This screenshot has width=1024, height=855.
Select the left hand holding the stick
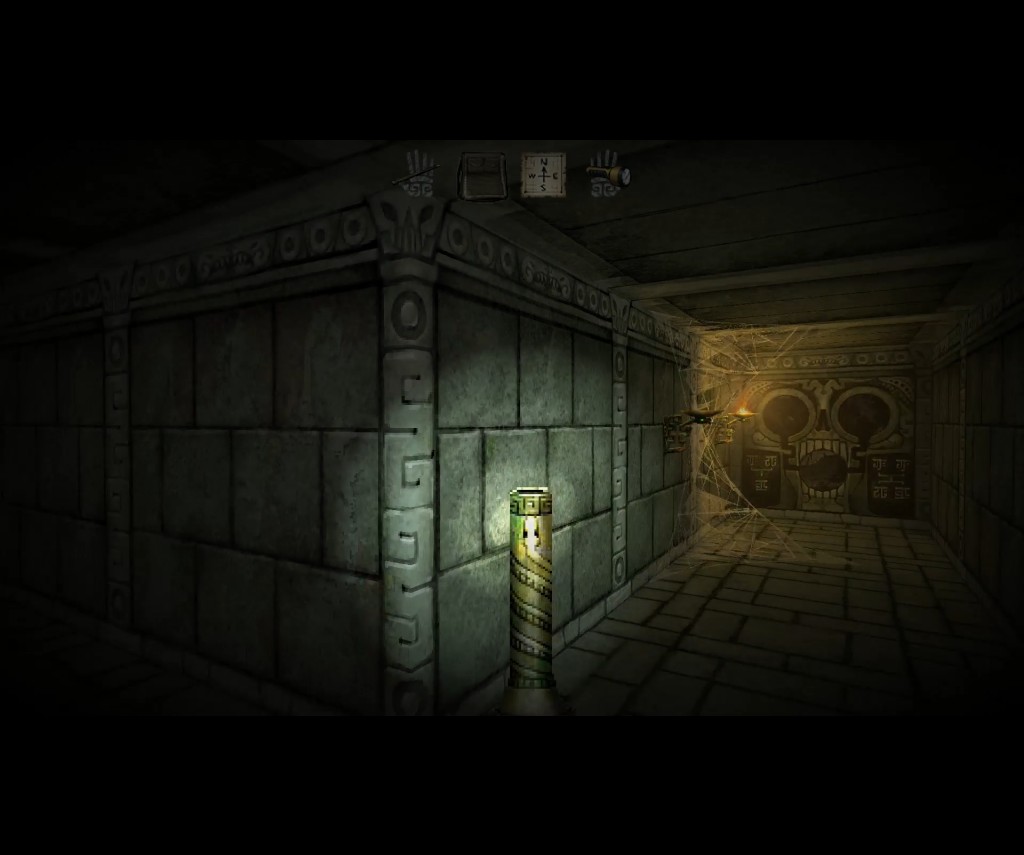click(418, 174)
